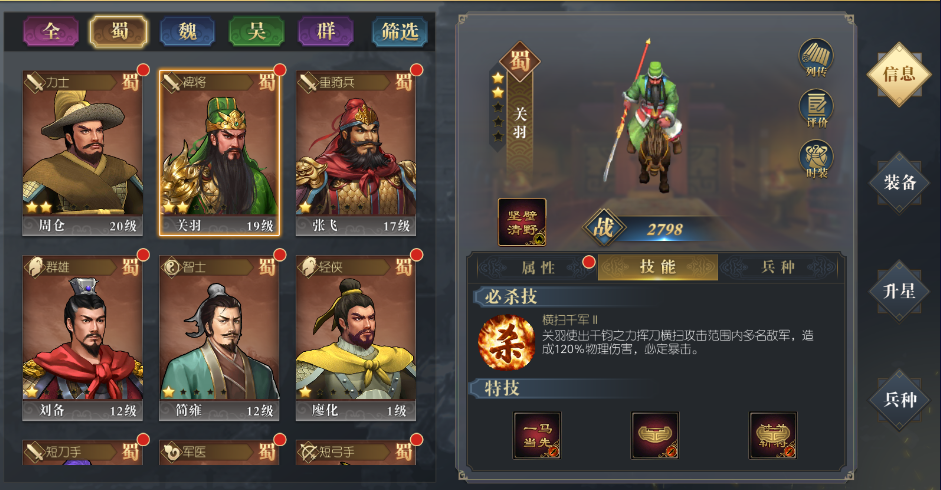Click the 横扫千军 ultimate skill icon
This screenshot has height=490, width=941.
coord(503,340)
